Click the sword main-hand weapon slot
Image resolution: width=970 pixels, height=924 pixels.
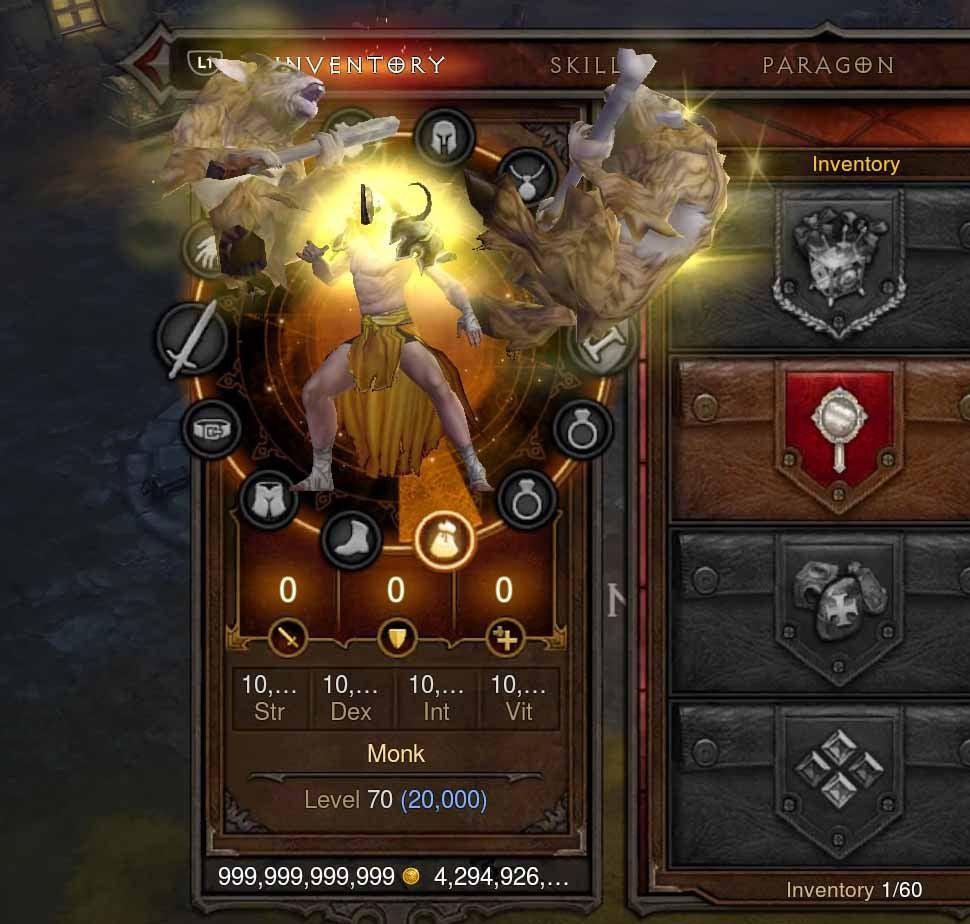coord(190,340)
